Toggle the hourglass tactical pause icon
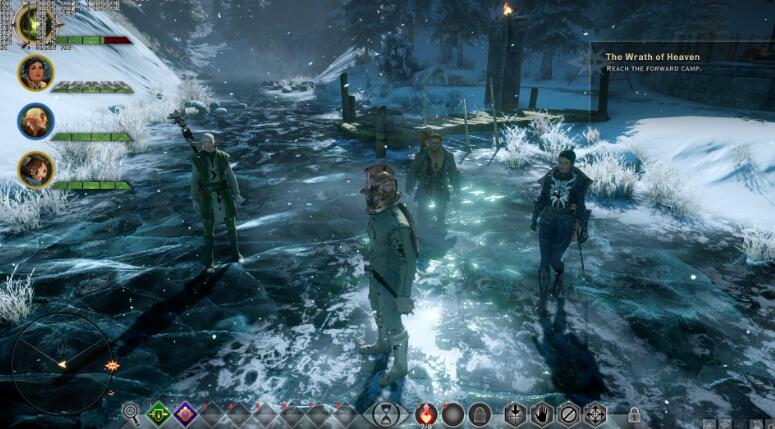 pos(386,412)
